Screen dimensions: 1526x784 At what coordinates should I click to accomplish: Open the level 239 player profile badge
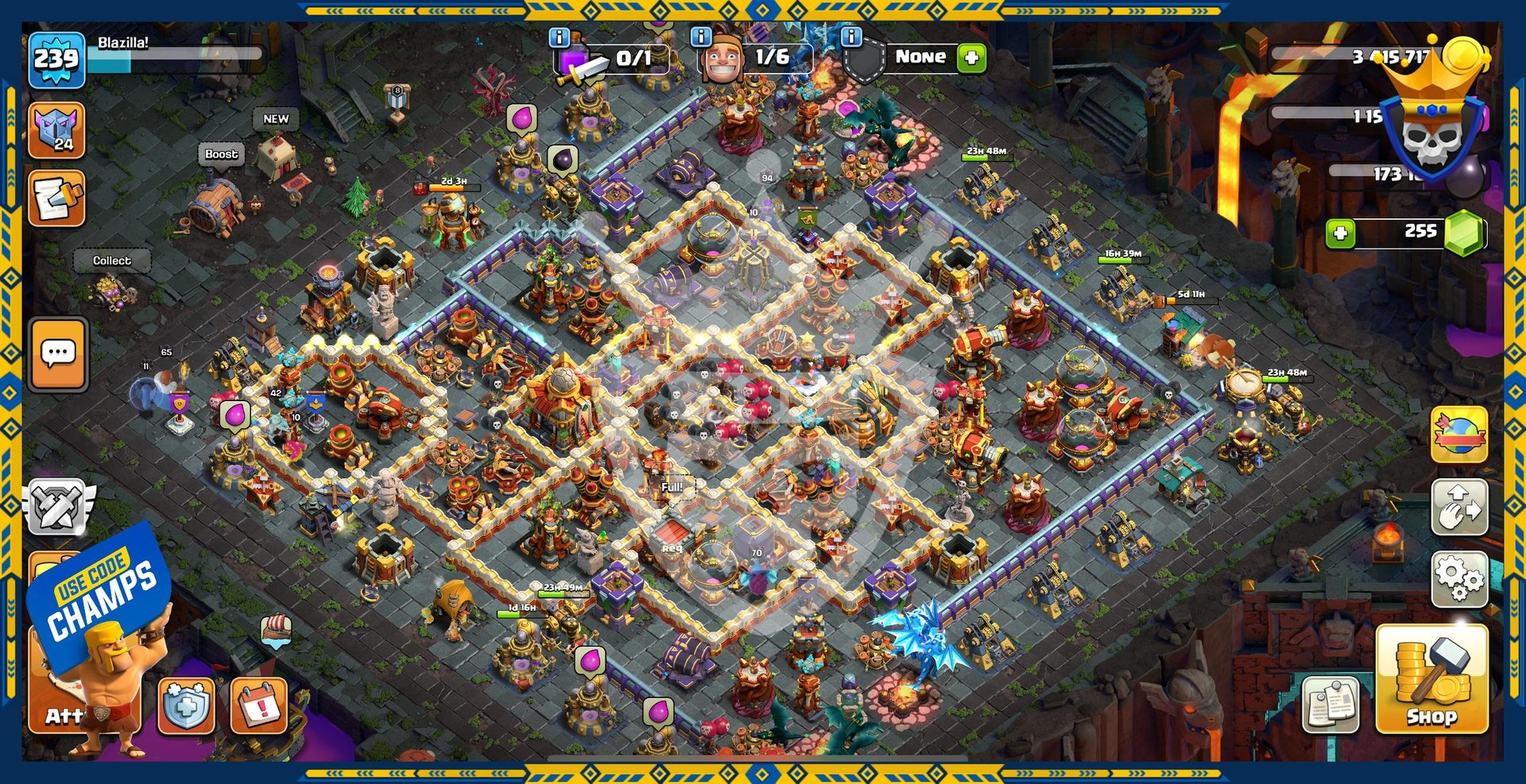[x=56, y=60]
